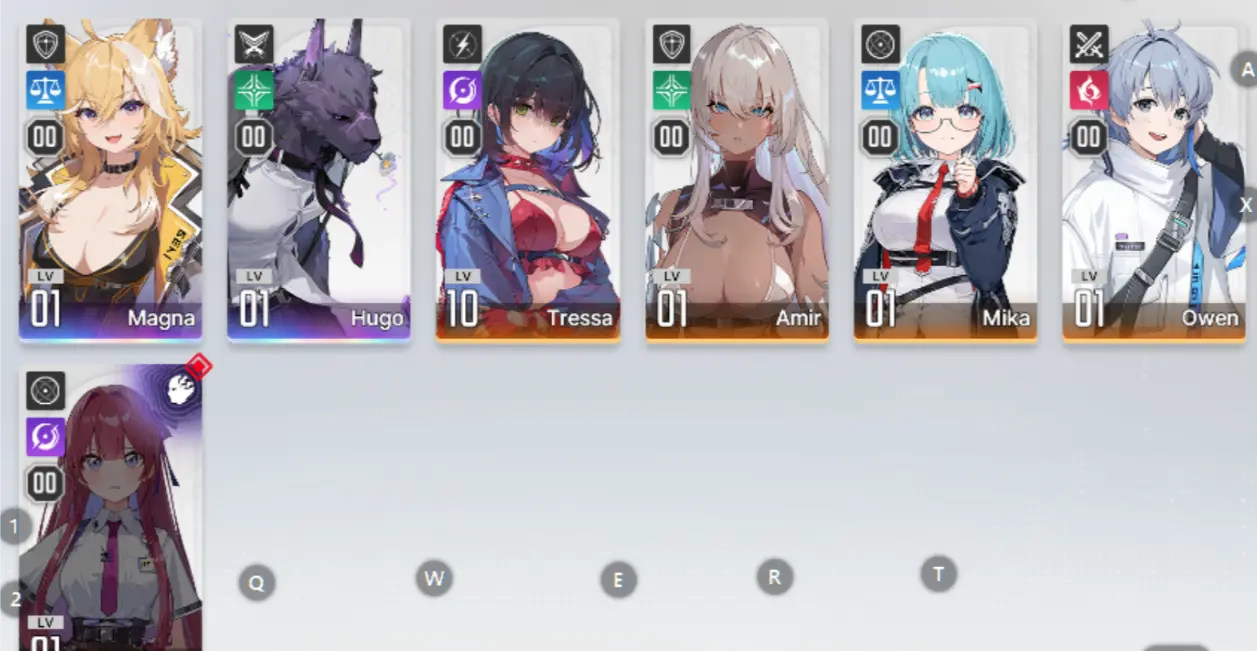
Task: Pick the Mika character card
Action: point(945,180)
